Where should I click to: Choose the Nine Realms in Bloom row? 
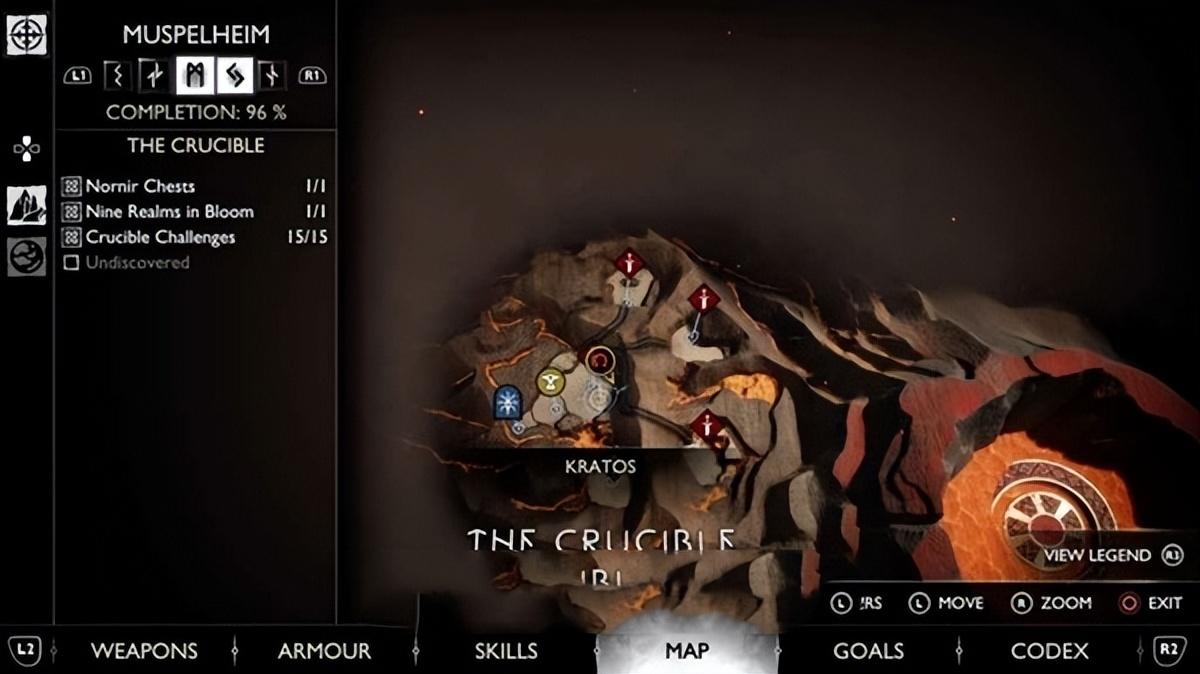(195, 212)
